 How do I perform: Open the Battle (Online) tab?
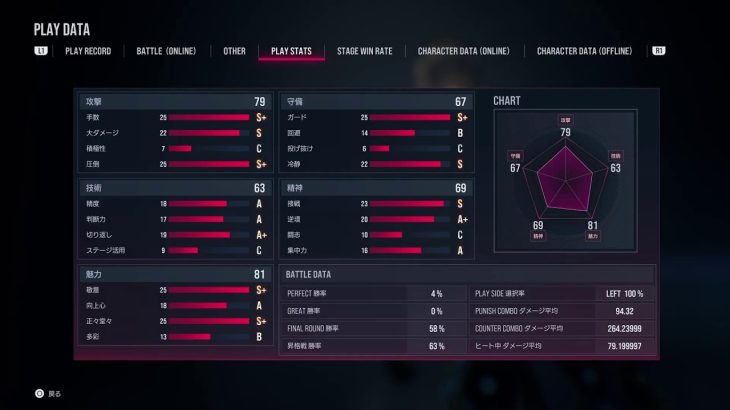click(166, 51)
